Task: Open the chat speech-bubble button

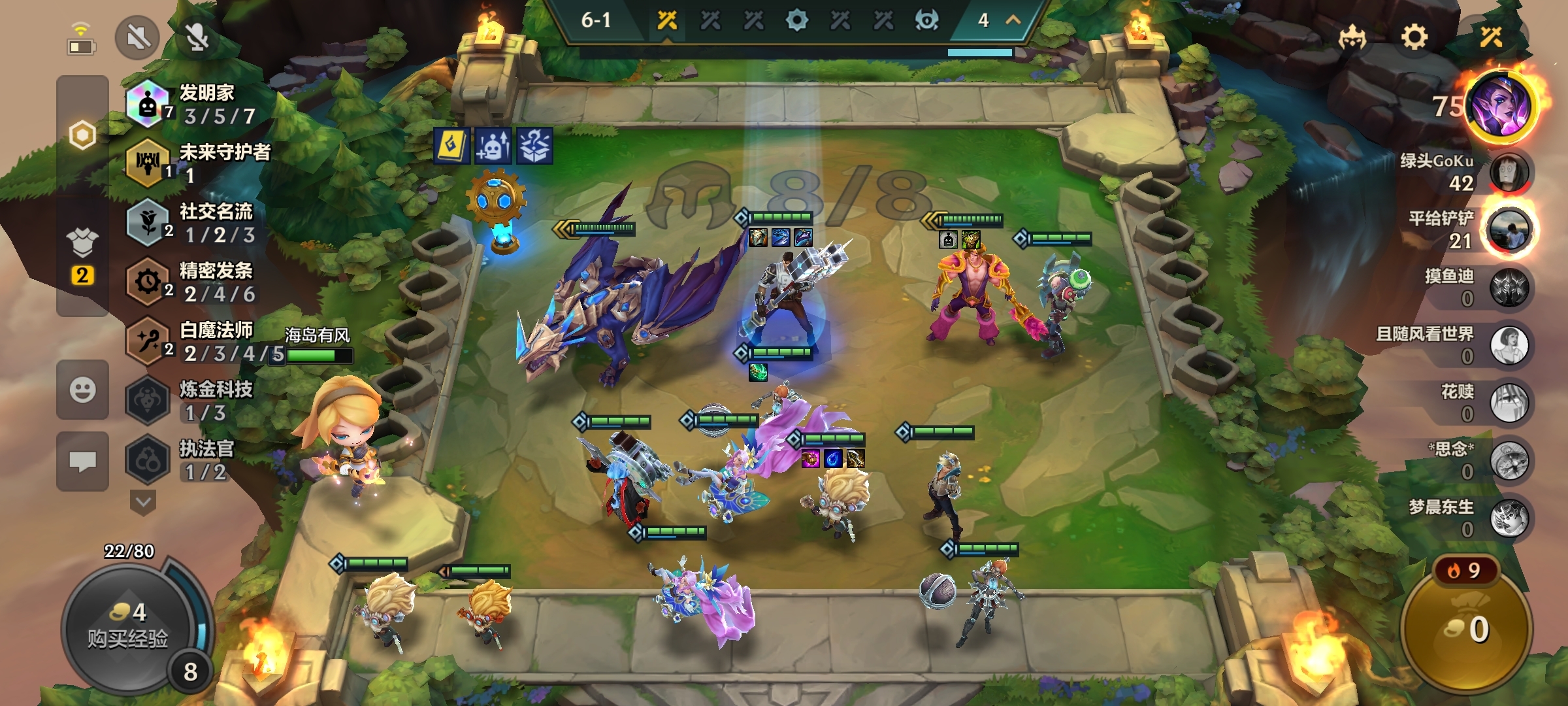Action: (82, 462)
